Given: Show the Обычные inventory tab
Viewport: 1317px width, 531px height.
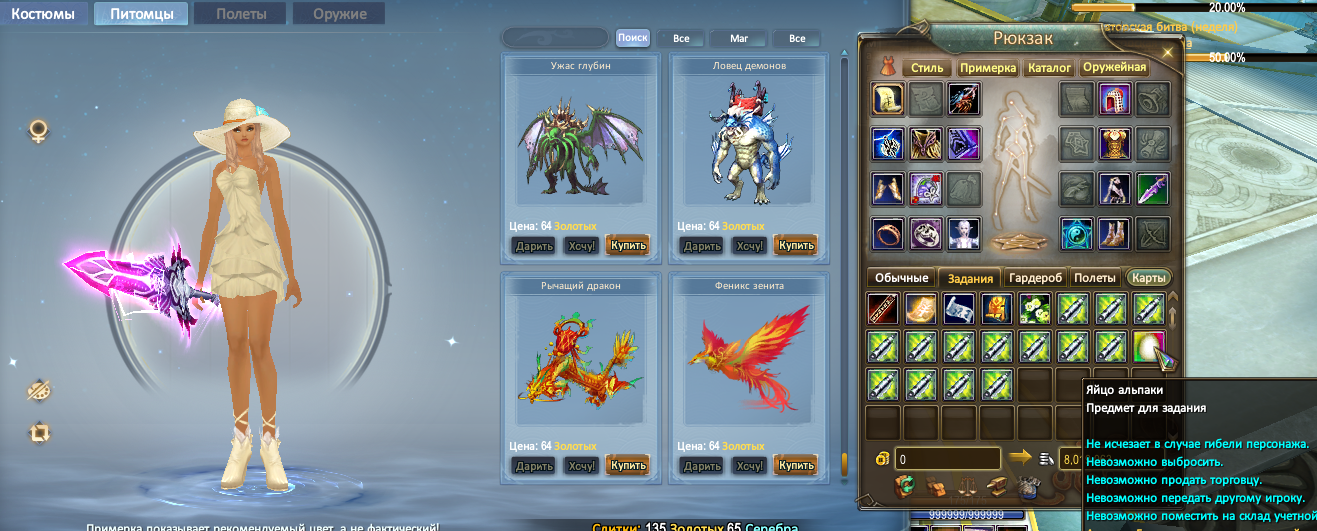Looking at the screenshot, I should click(902, 278).
